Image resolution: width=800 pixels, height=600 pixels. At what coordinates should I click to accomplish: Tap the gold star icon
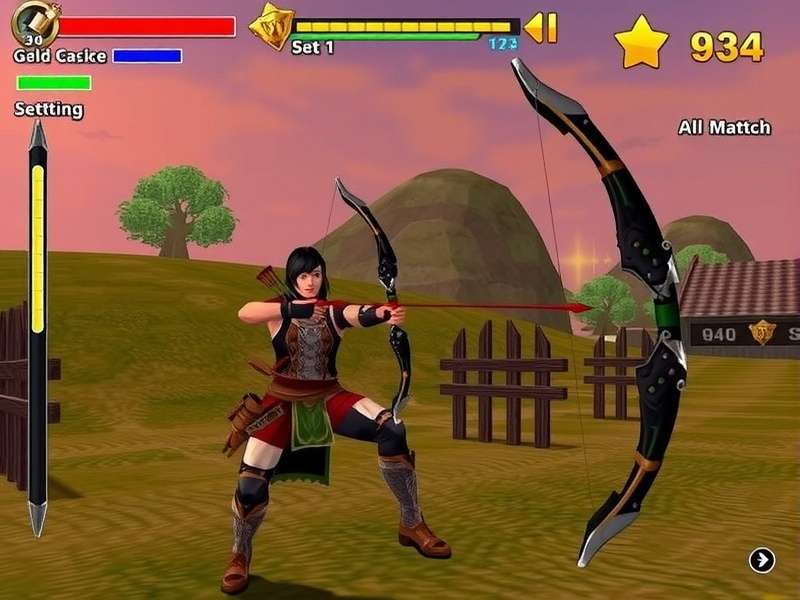pos(640,42)
